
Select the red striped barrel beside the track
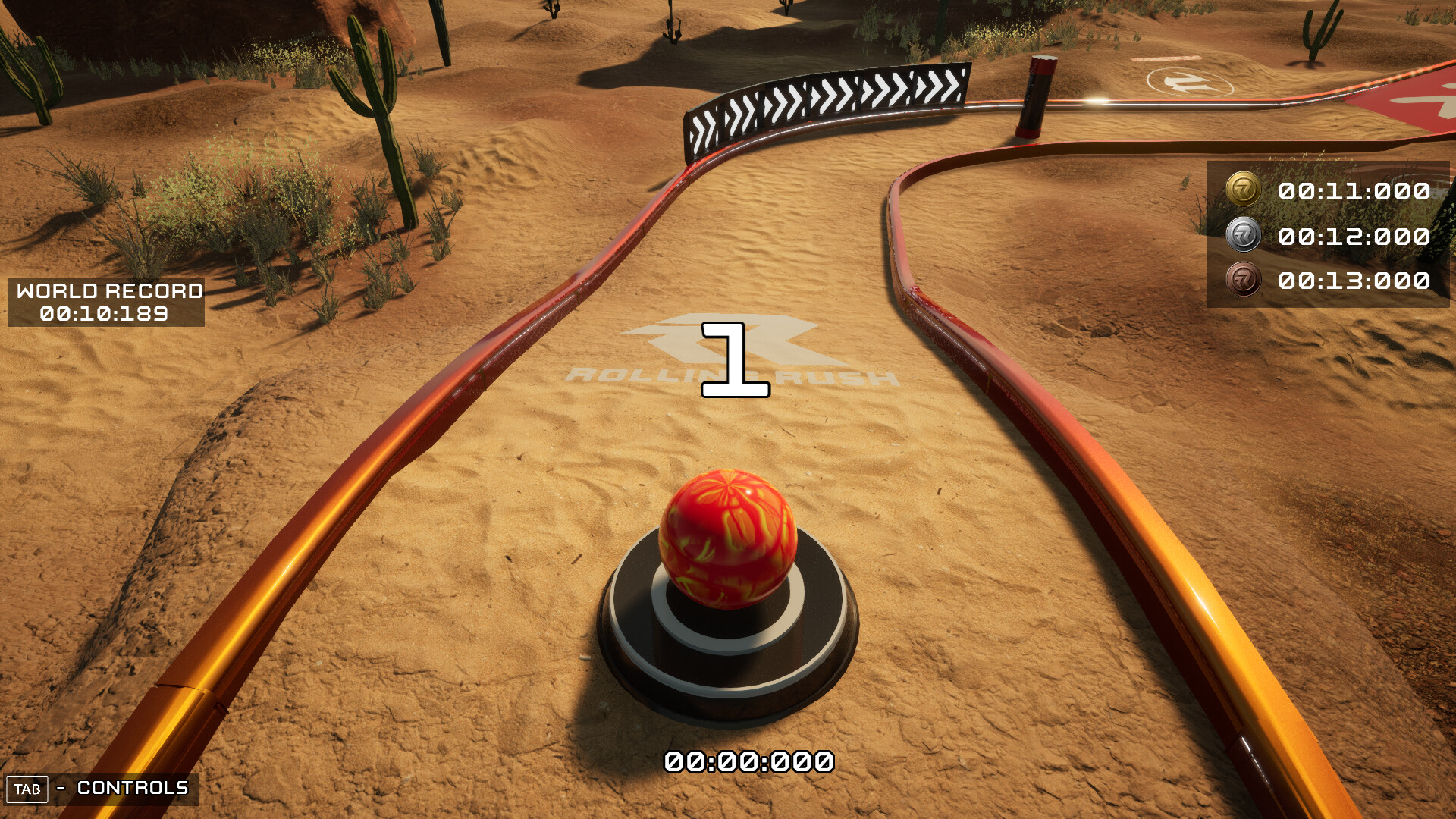pyautogui.click(x=1035, y=95)
